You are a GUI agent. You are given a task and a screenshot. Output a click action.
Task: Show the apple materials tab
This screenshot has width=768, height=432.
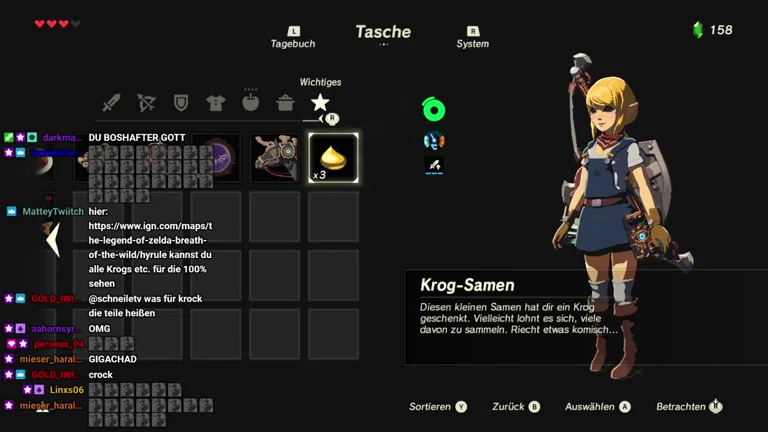[x=250, y=102]
